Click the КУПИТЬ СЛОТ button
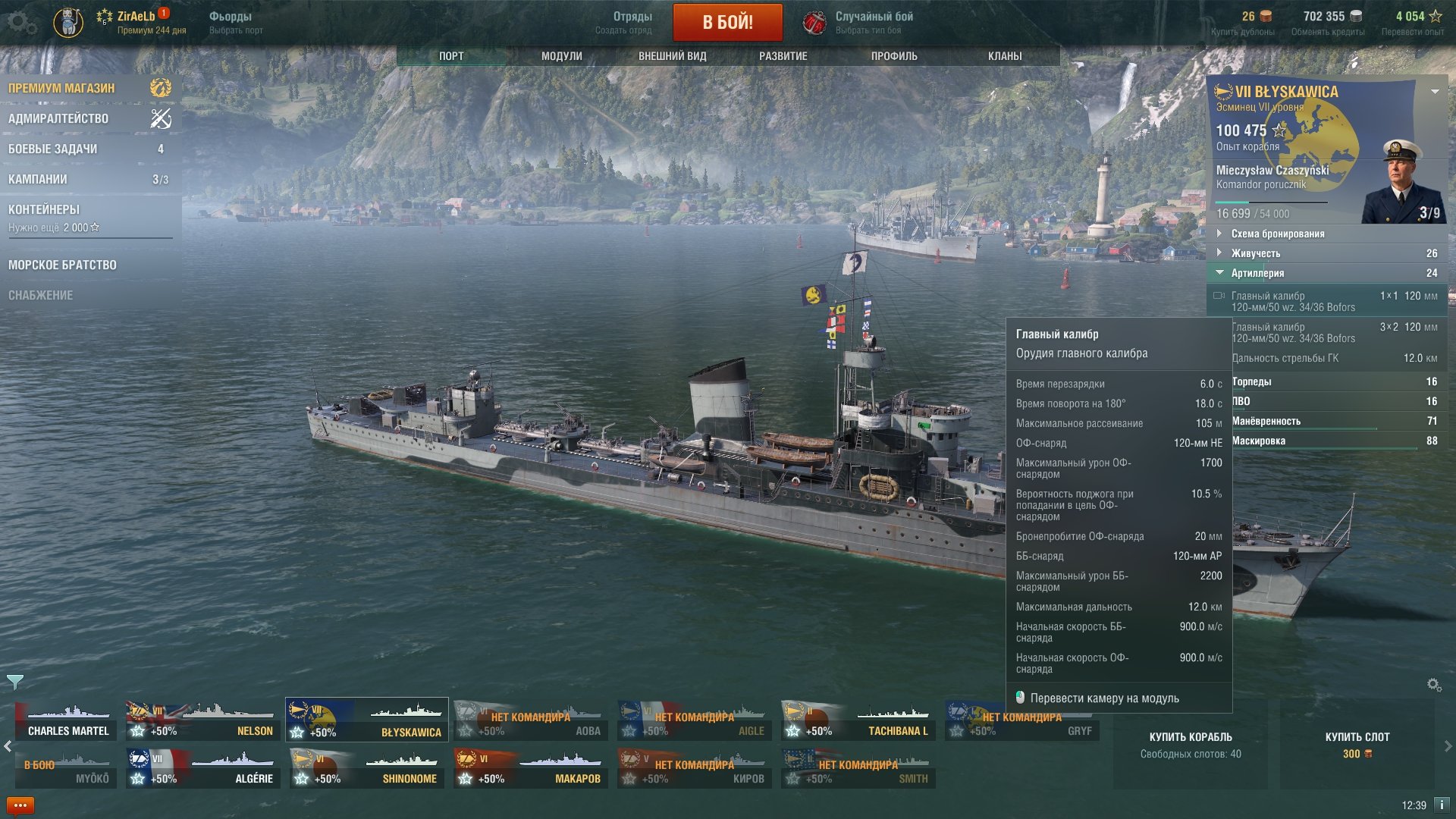This screenshot has width=1456, height=819. click(1357, 744)
